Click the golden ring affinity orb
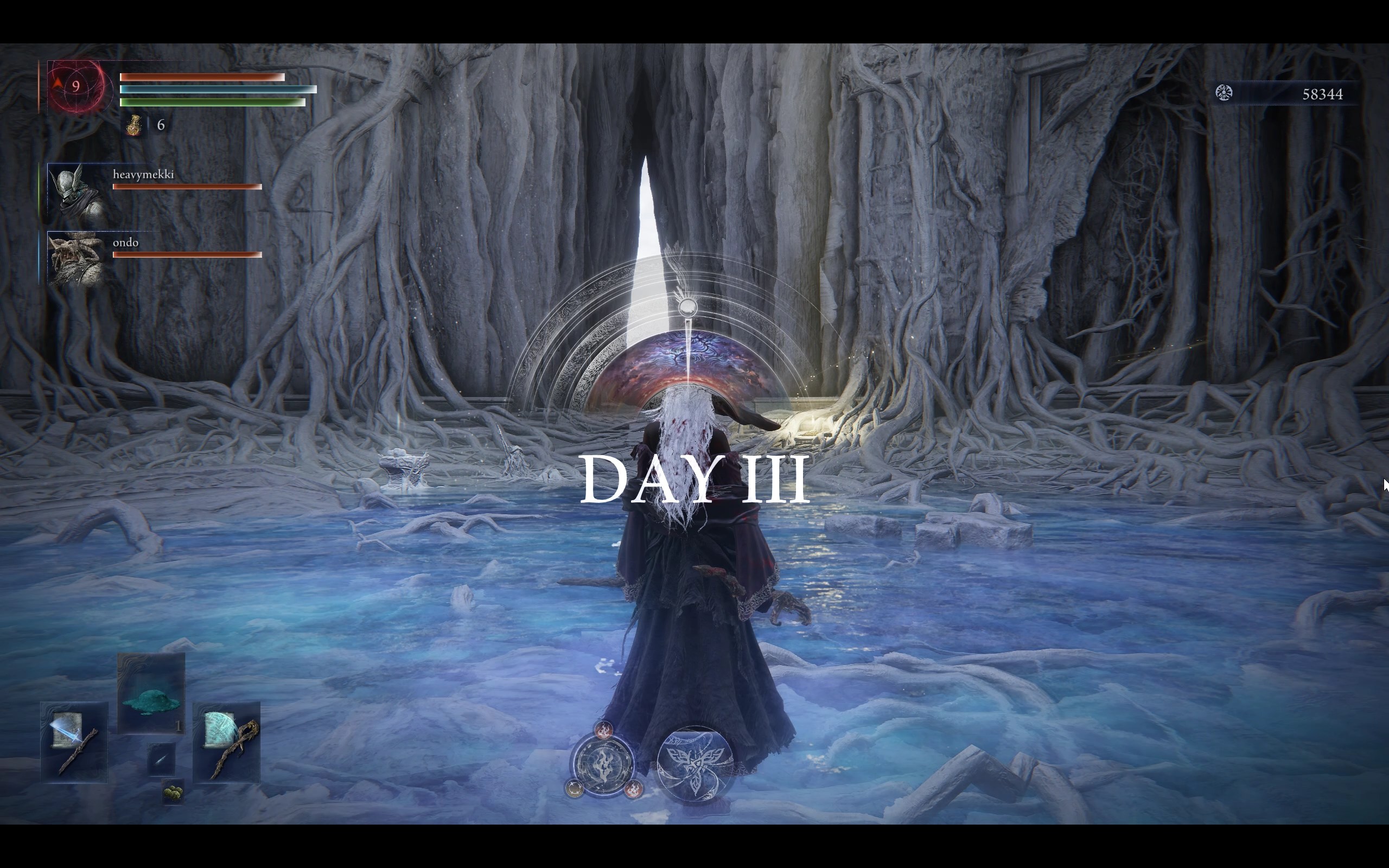Viewport: 1389px width, 868px height. (575, 789)
